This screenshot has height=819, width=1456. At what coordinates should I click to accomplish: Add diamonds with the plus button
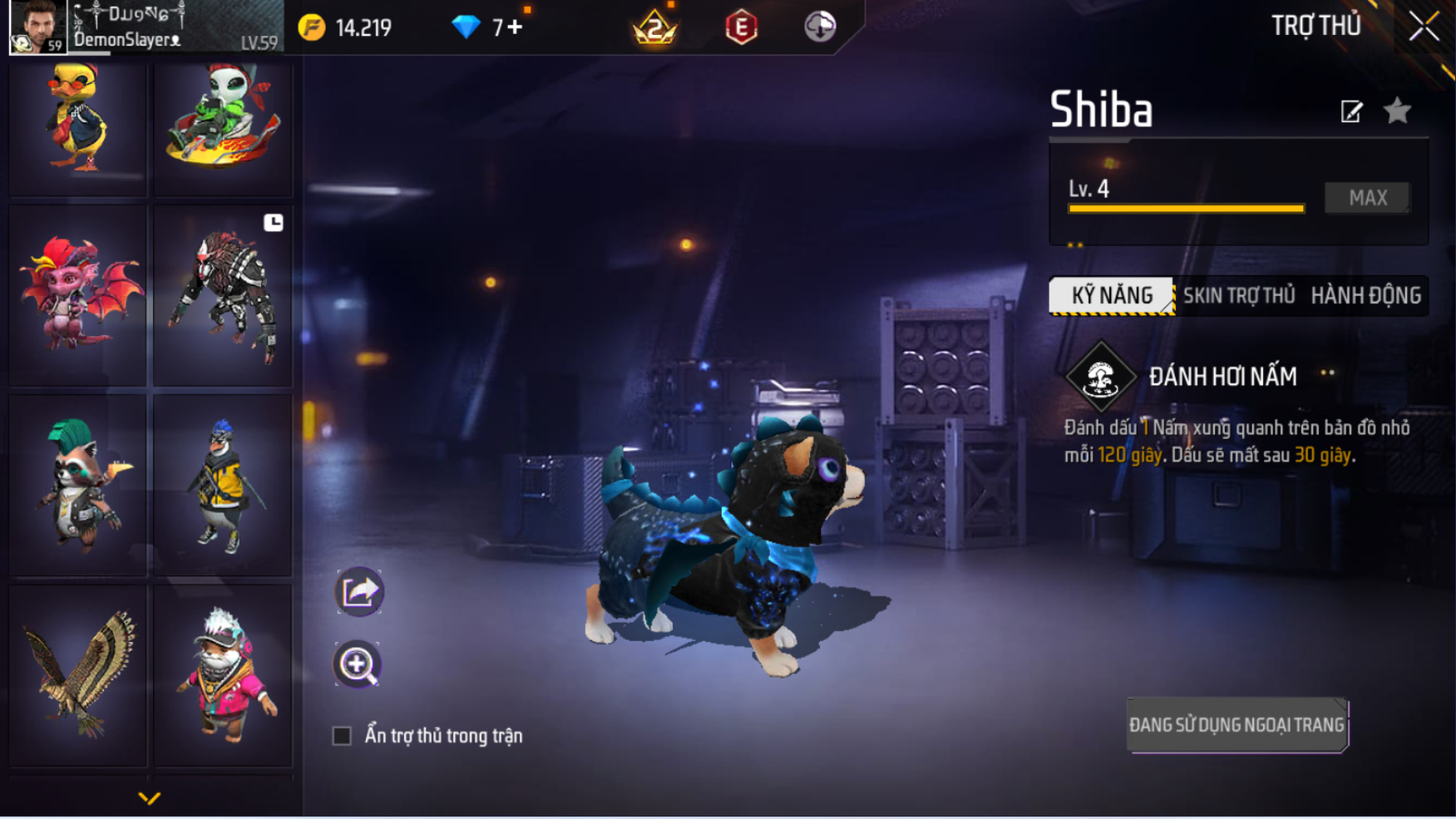pos(516,27)
